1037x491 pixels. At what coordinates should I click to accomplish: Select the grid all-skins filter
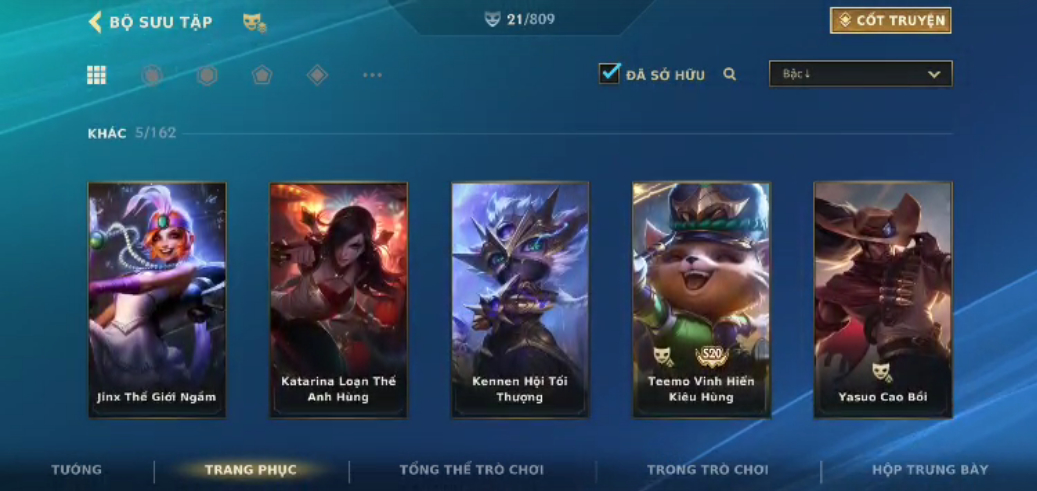pyautogui.click(x=97, y=75)
